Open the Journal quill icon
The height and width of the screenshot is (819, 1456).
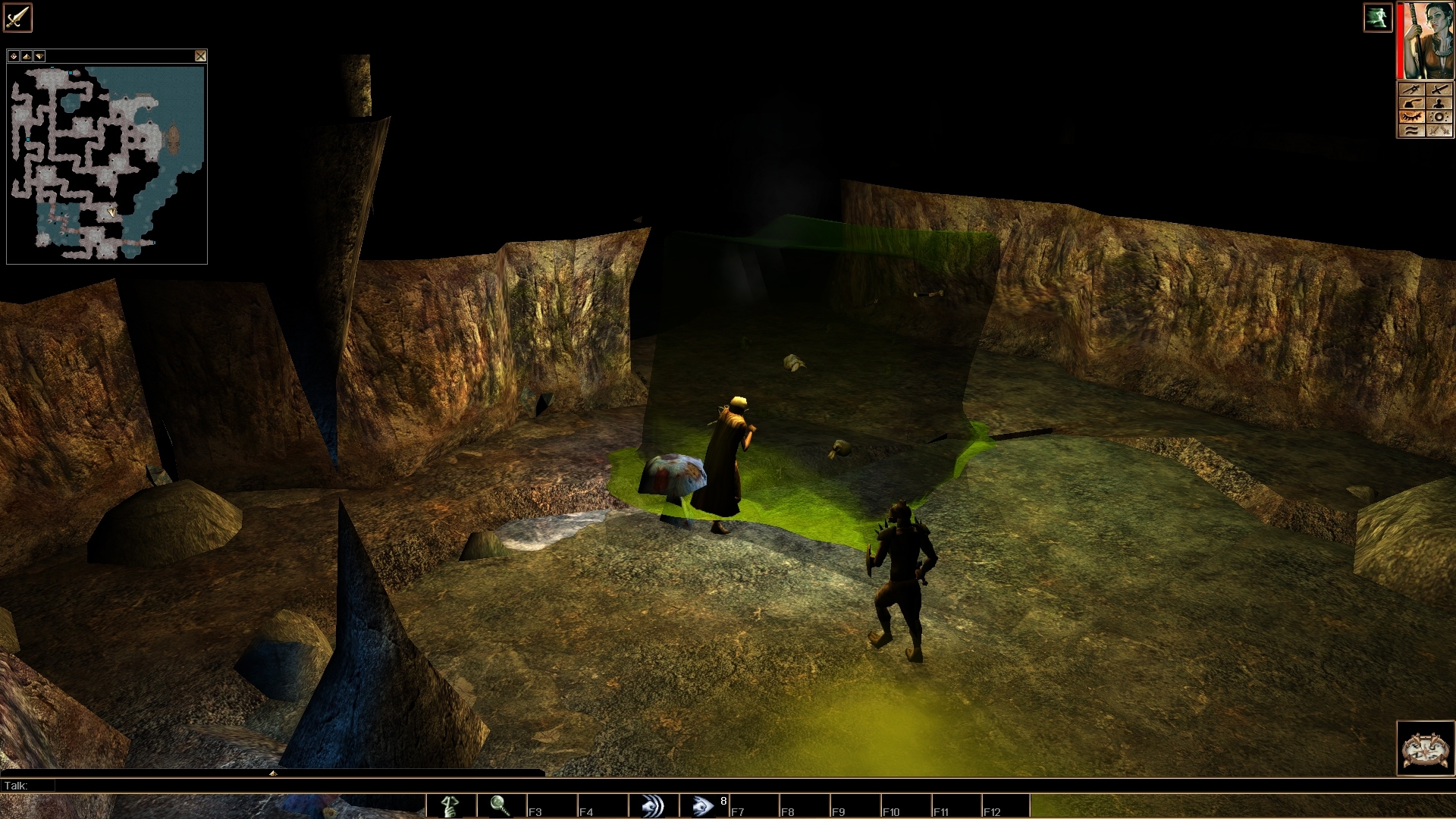1412,102
